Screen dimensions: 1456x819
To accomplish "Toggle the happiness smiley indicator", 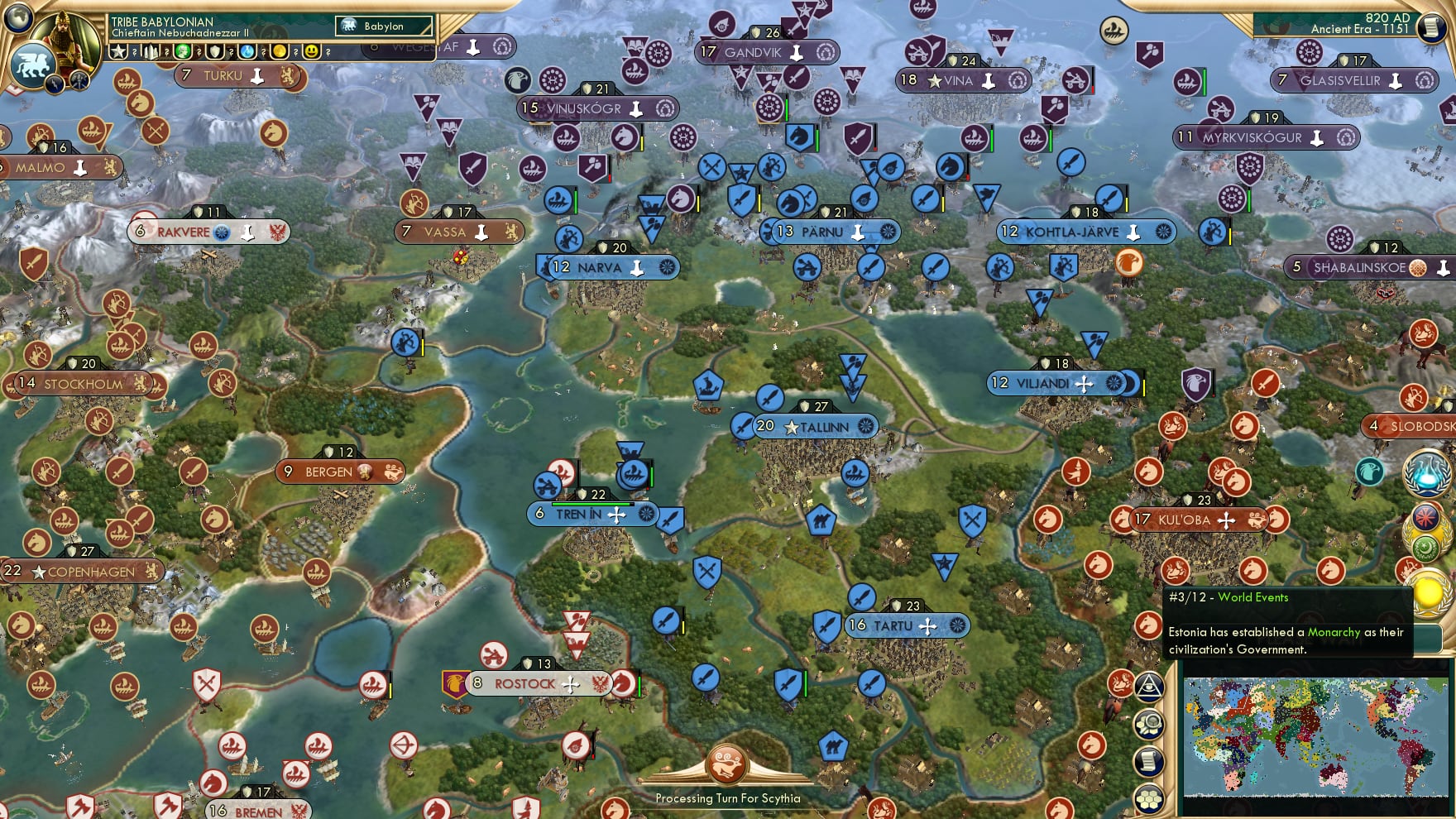I will click(x=312, y=53).
